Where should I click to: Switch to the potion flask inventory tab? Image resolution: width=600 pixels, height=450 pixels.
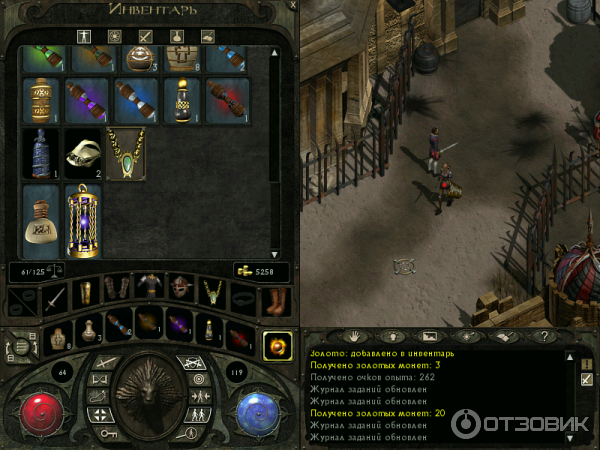coord(175,36)
